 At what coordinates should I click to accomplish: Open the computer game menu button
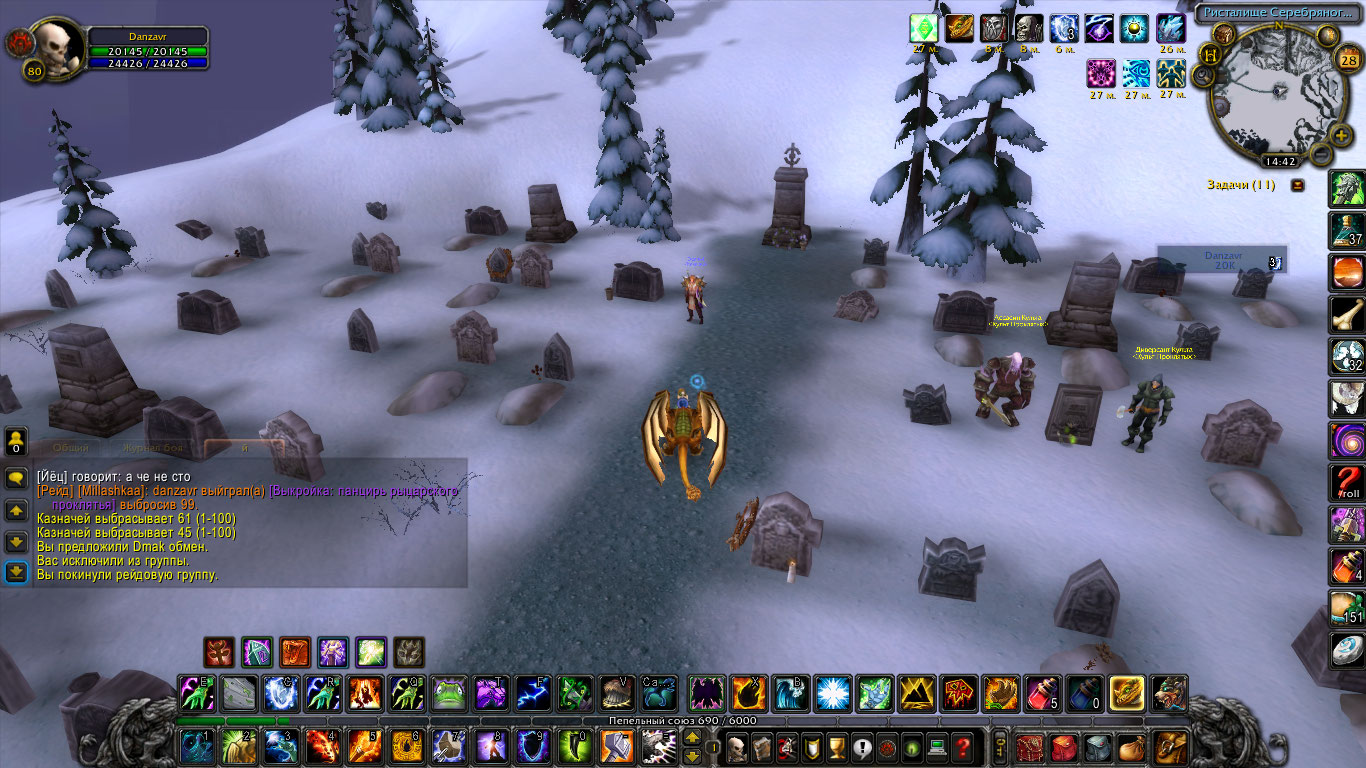pos(937,747)
